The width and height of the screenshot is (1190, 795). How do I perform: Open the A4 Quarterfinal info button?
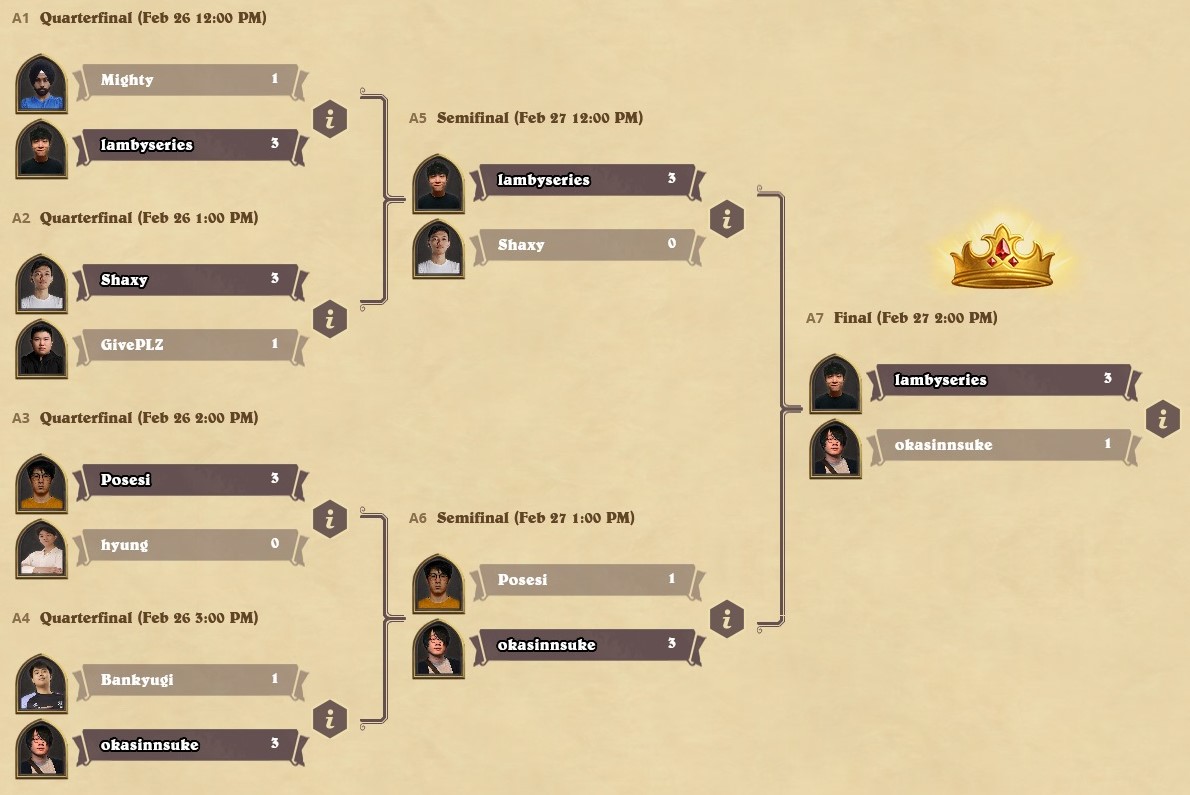tap(330, 719)
